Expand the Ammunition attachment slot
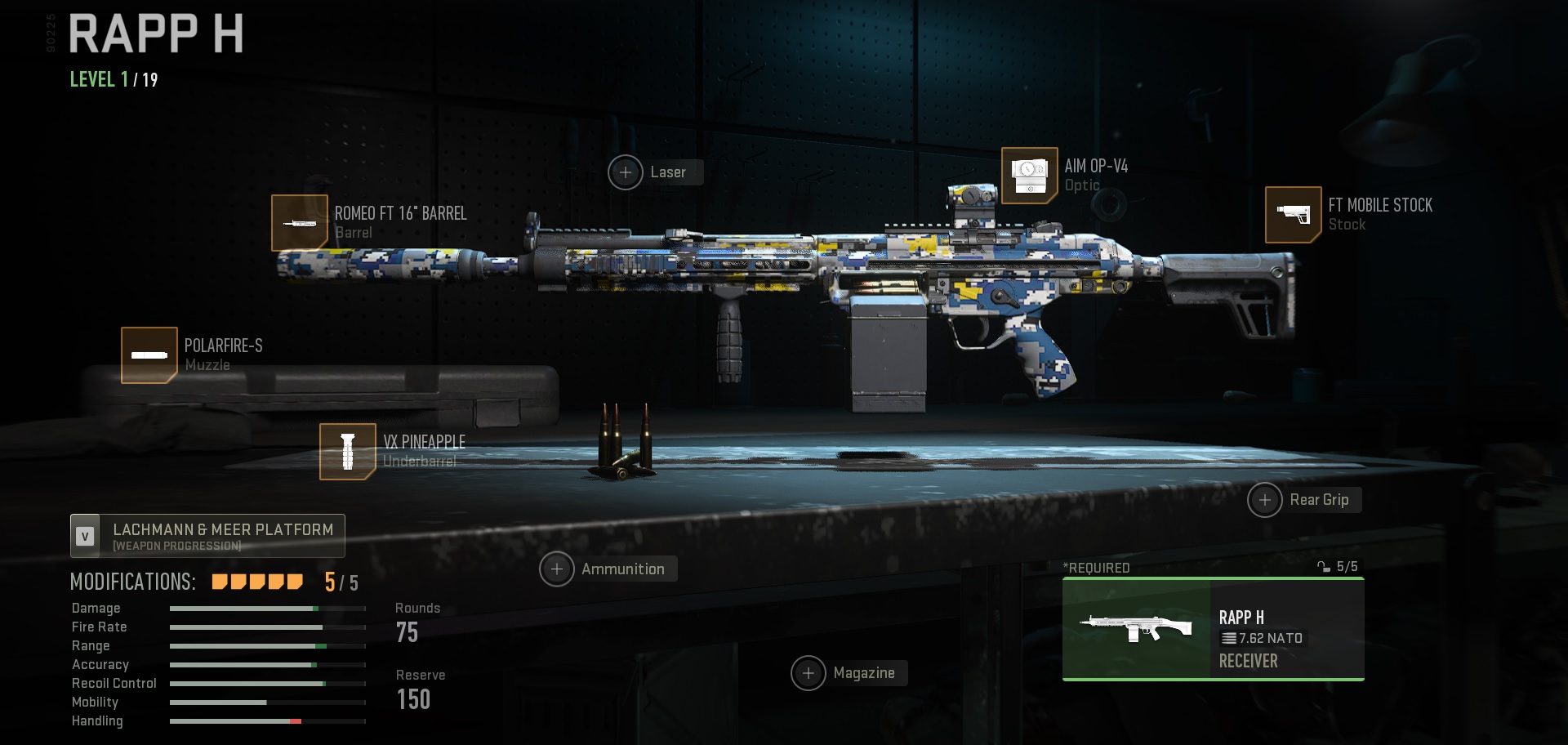The height and width of the screenshot is (745, 1568). [x=558, y=569]
